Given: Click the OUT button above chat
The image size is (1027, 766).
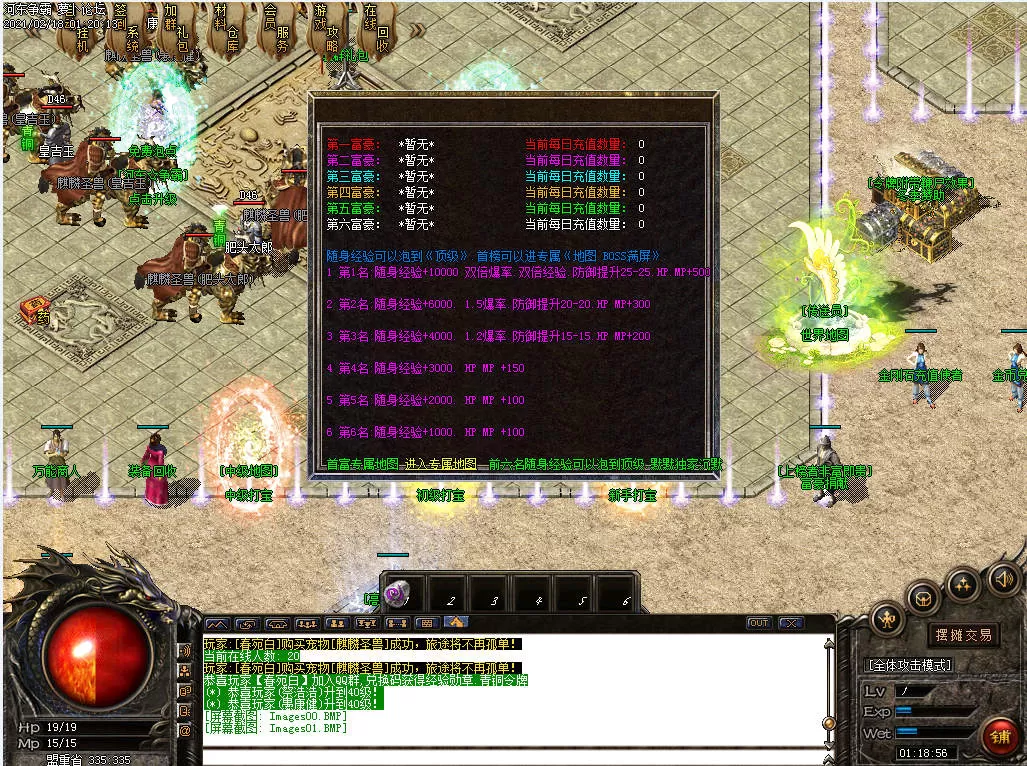Looking at the screenshot, I should [759, 623].
